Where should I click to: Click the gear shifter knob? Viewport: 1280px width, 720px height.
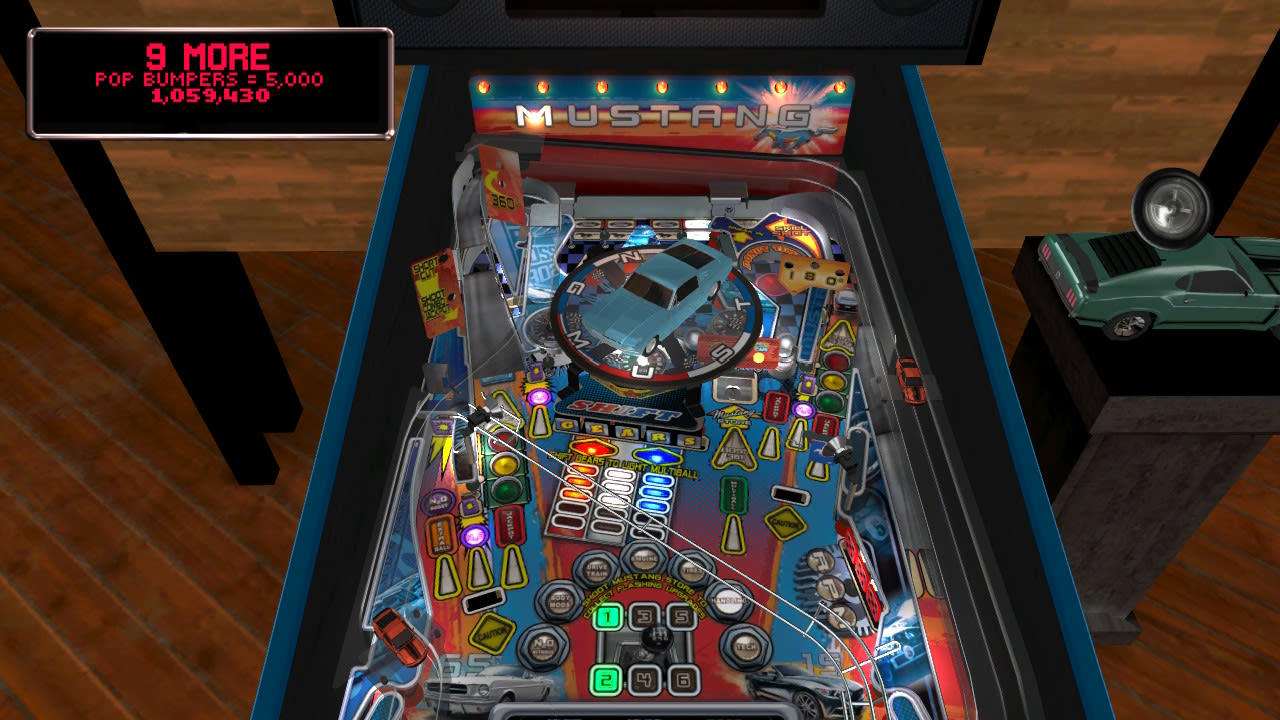[x=657, y=638]
